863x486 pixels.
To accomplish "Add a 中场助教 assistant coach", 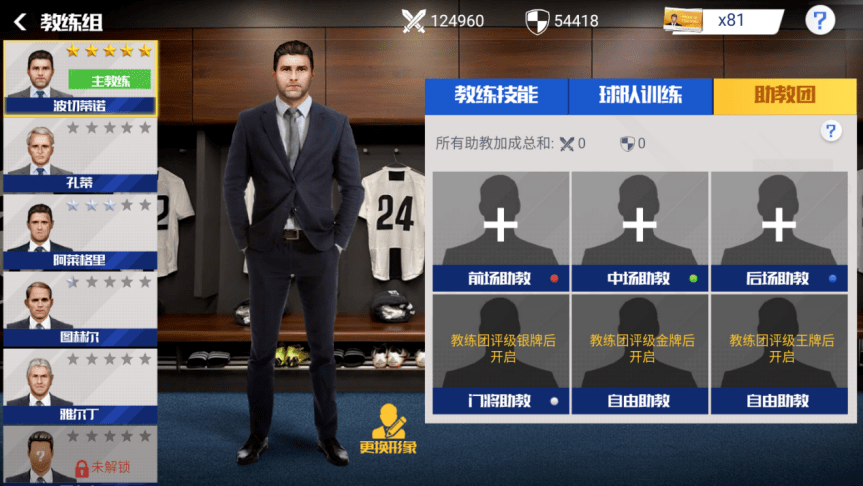I will click(x=640, y=225).
